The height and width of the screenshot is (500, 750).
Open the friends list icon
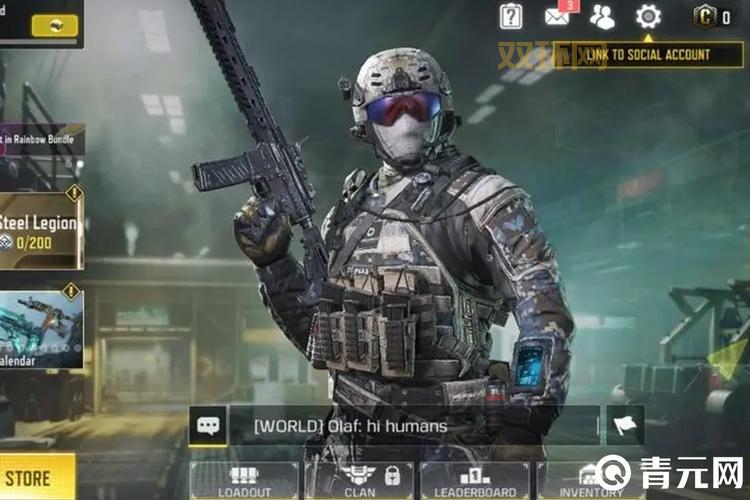(602, 16)
